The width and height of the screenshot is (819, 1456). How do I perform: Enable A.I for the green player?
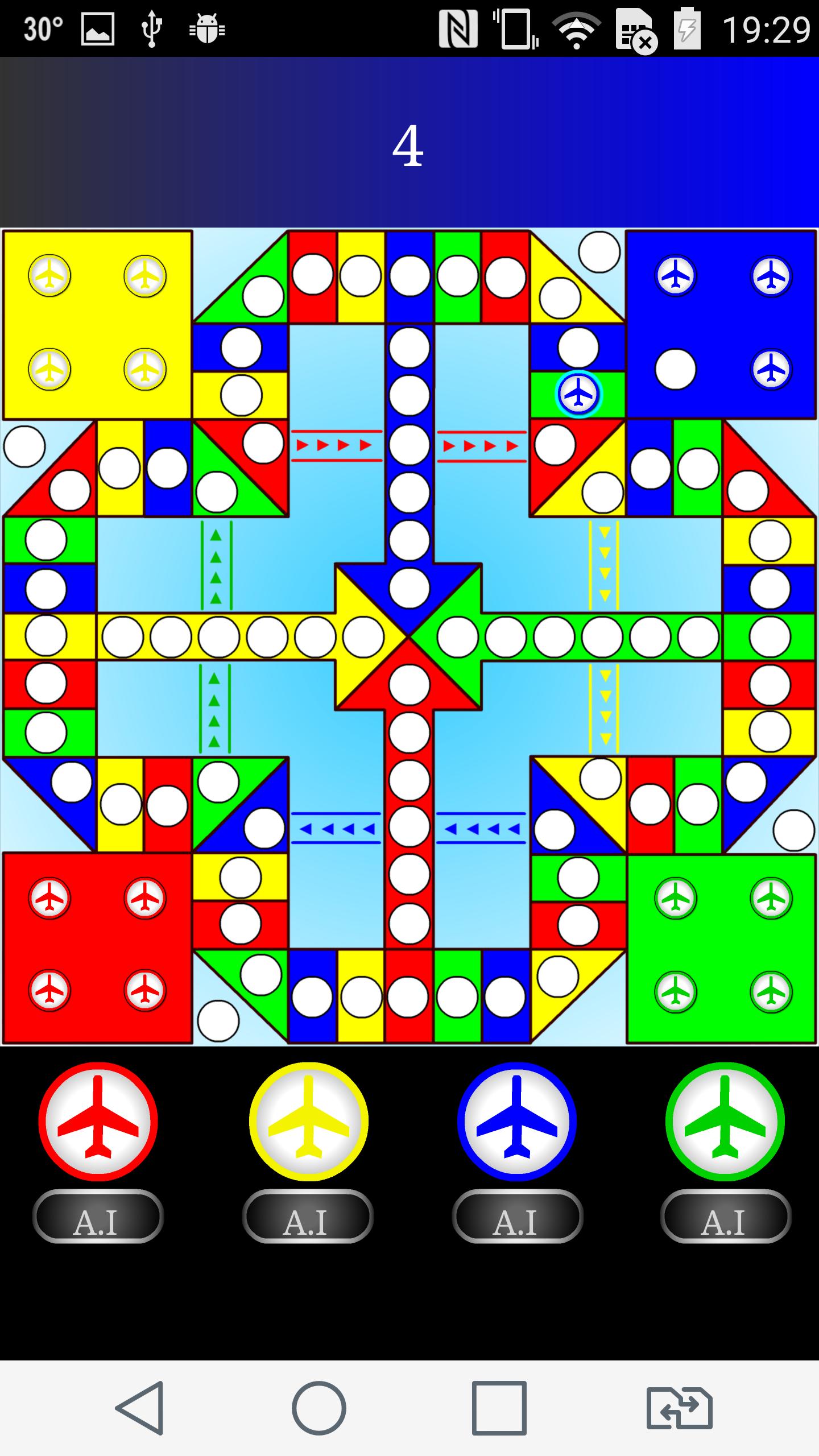[726, 1215]
